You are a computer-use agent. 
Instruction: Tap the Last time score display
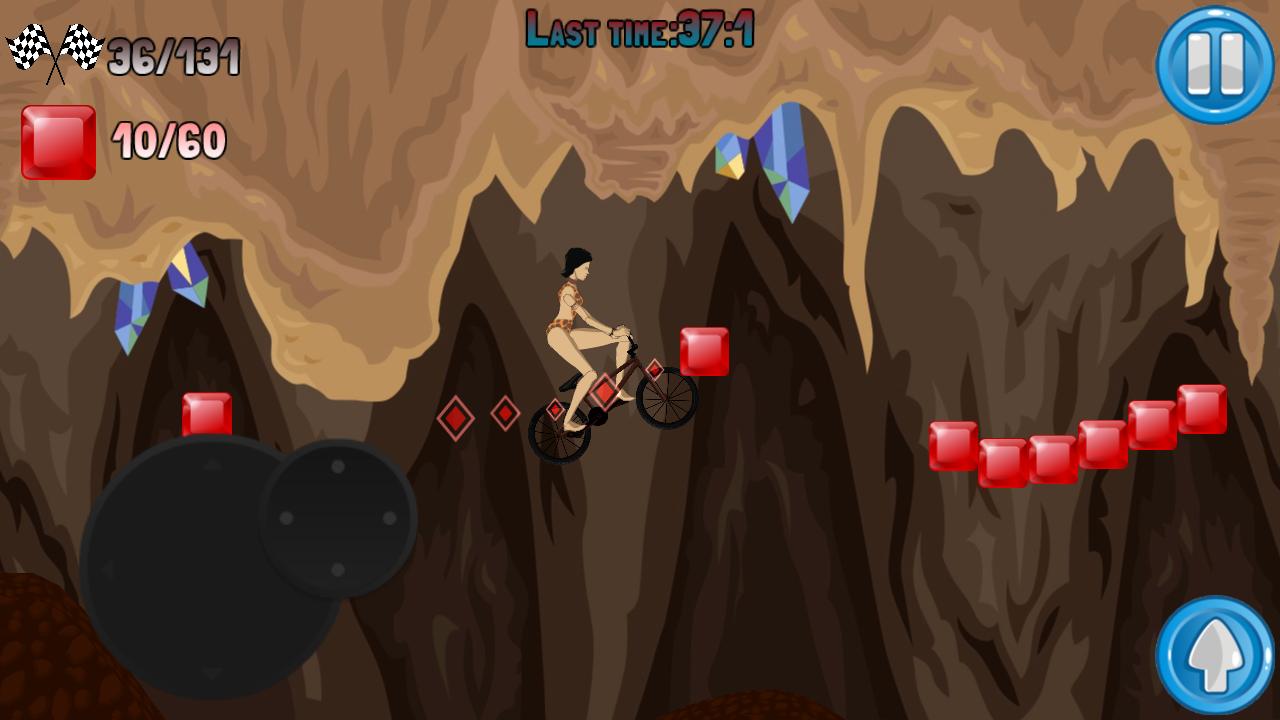[x=640, y=27]
